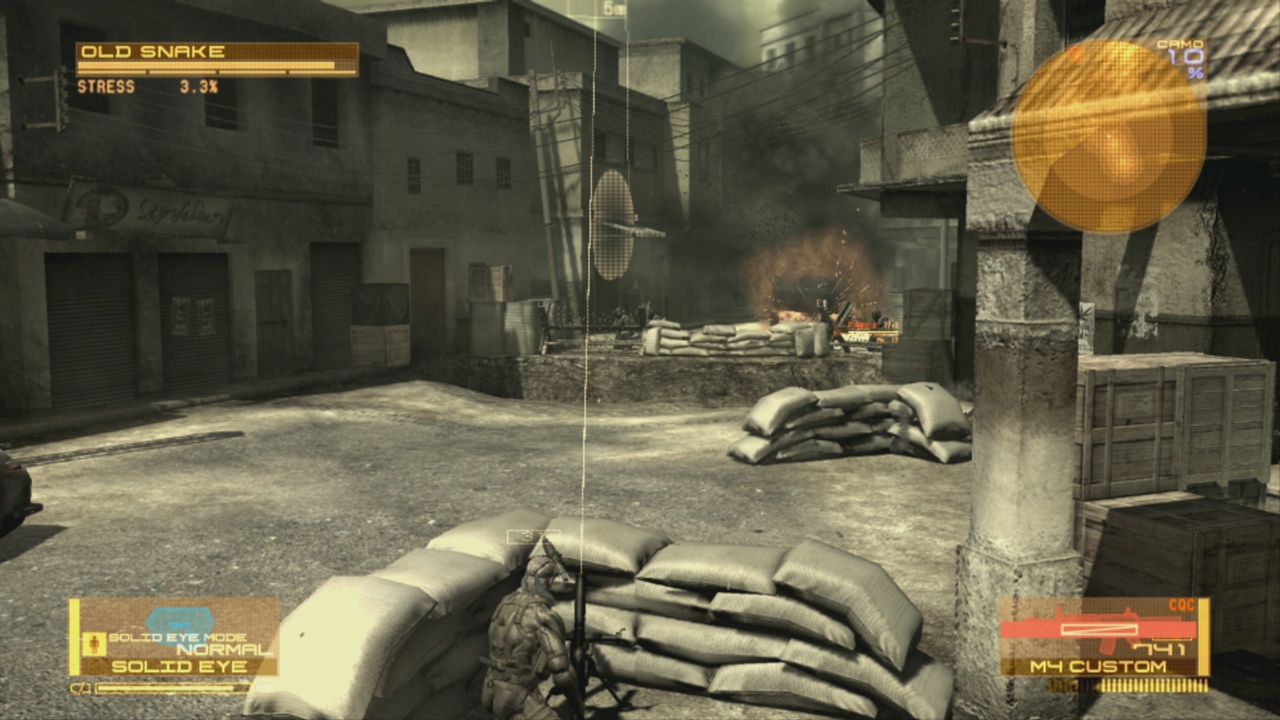This screenshot has height=720, width=1280.
Task: Click the Stress 3.3% gauge bar
Action: [x=150, y=87]
